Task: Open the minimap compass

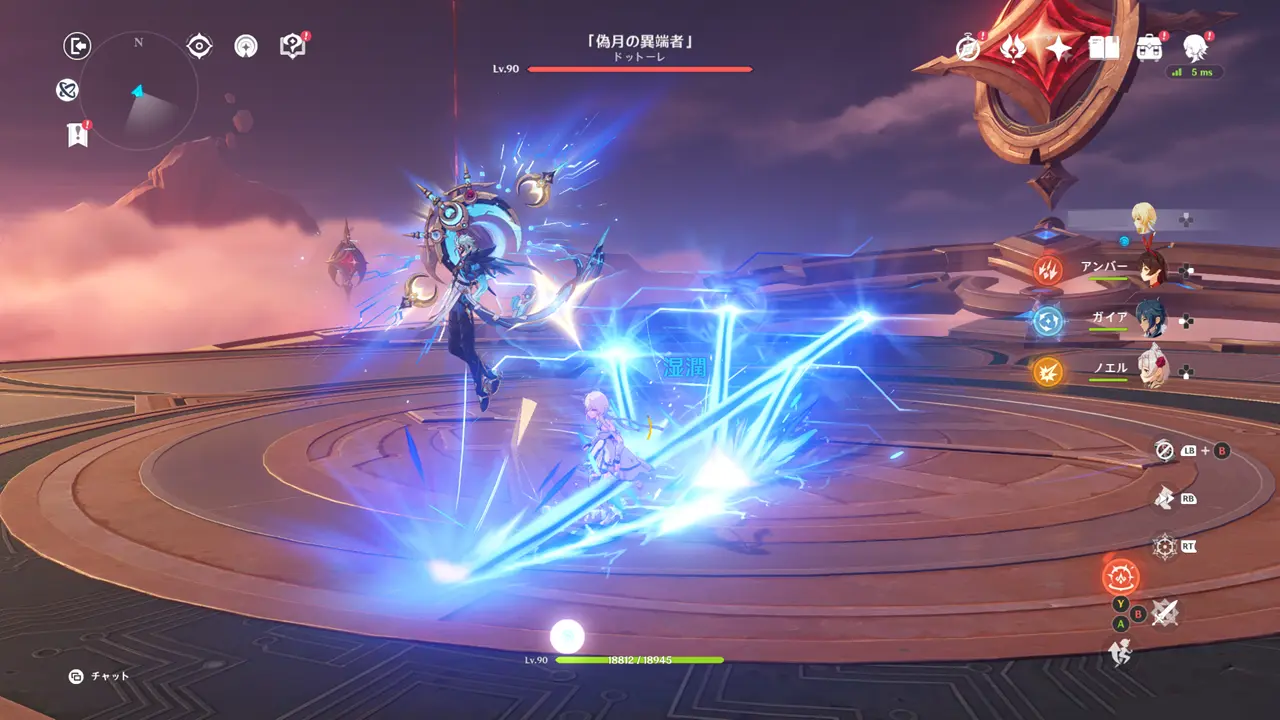Action: (x=138, y=91)
